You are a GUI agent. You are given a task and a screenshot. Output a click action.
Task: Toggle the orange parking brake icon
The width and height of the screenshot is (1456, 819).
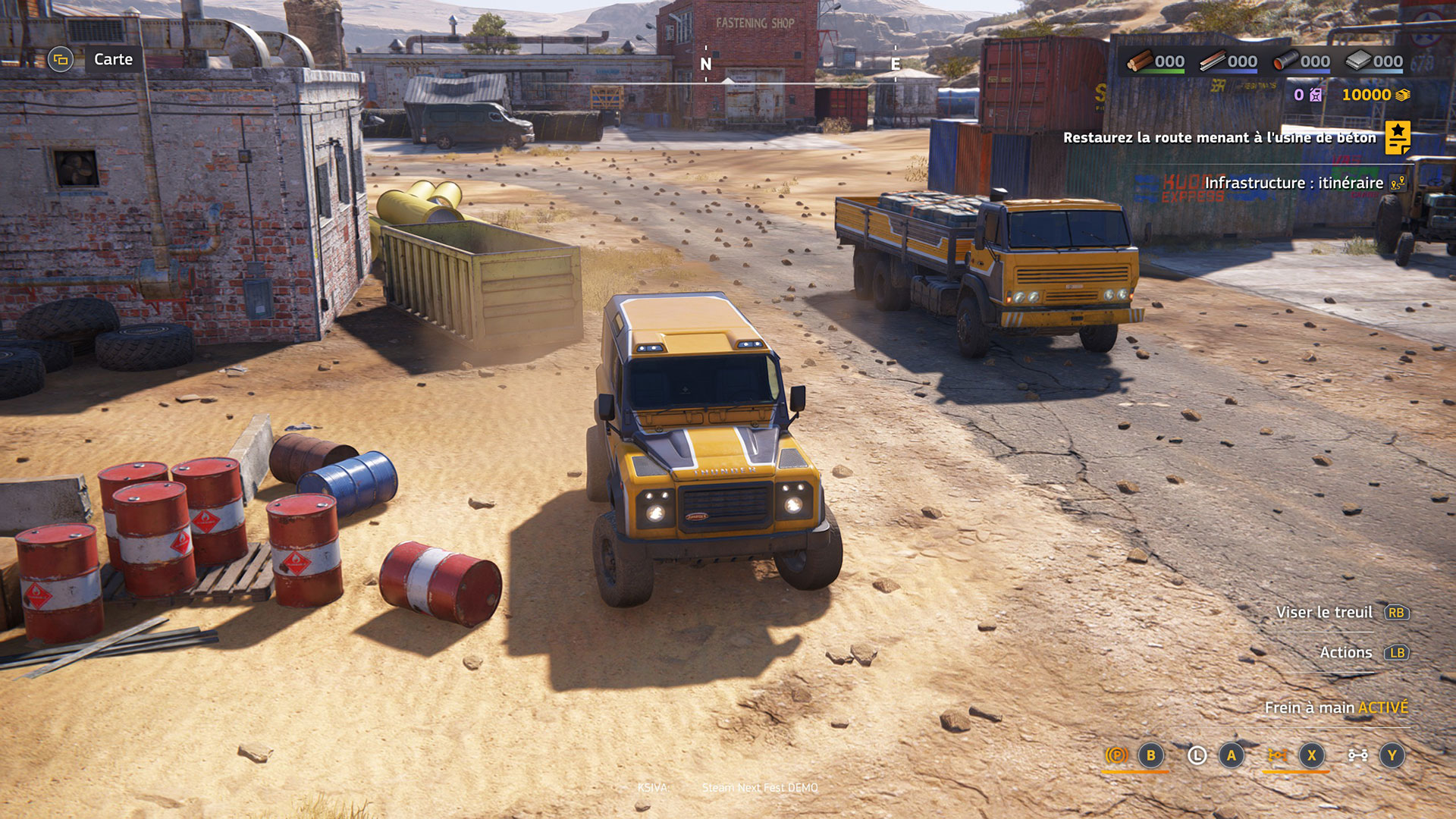click(x=1116, y=755)
